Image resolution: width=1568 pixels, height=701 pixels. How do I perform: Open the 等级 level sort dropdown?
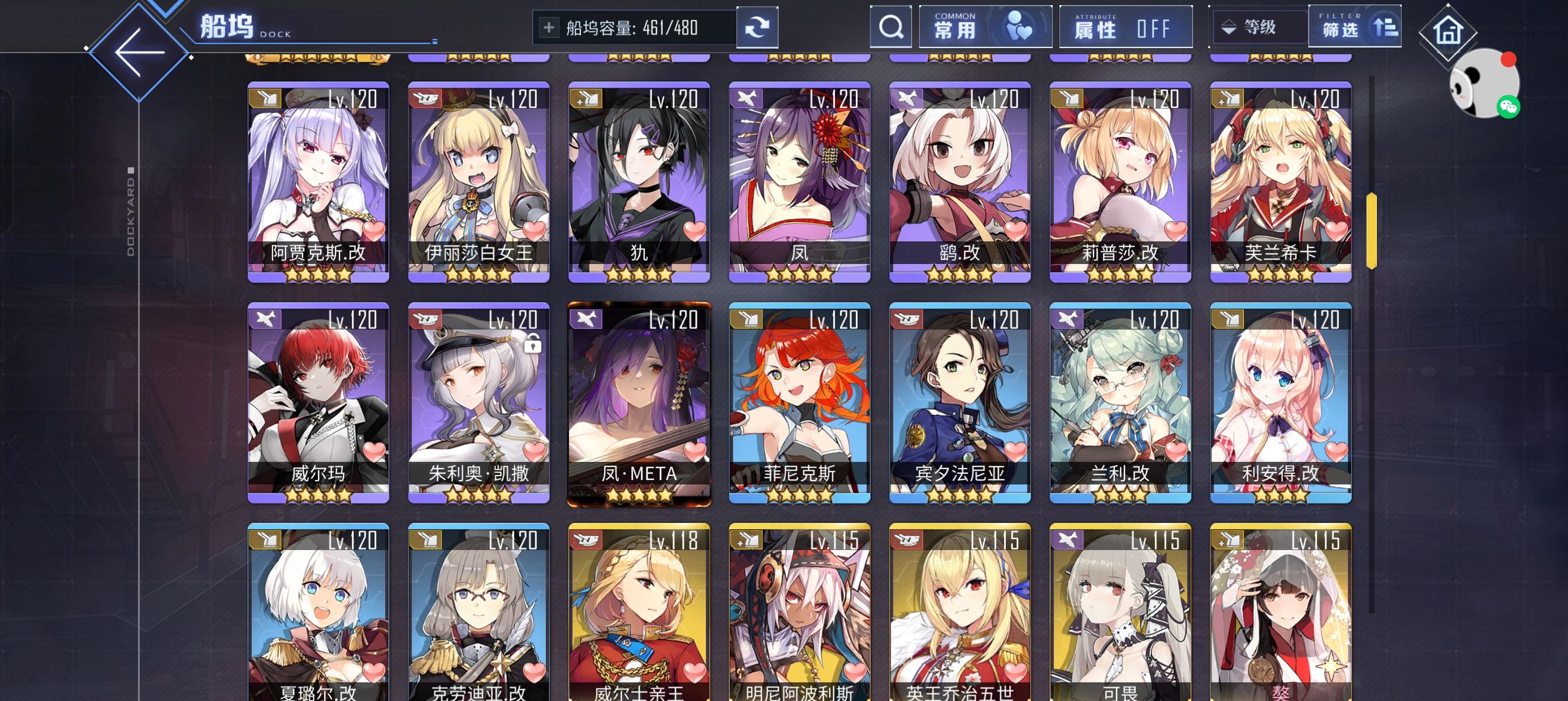pos(1257,27)
